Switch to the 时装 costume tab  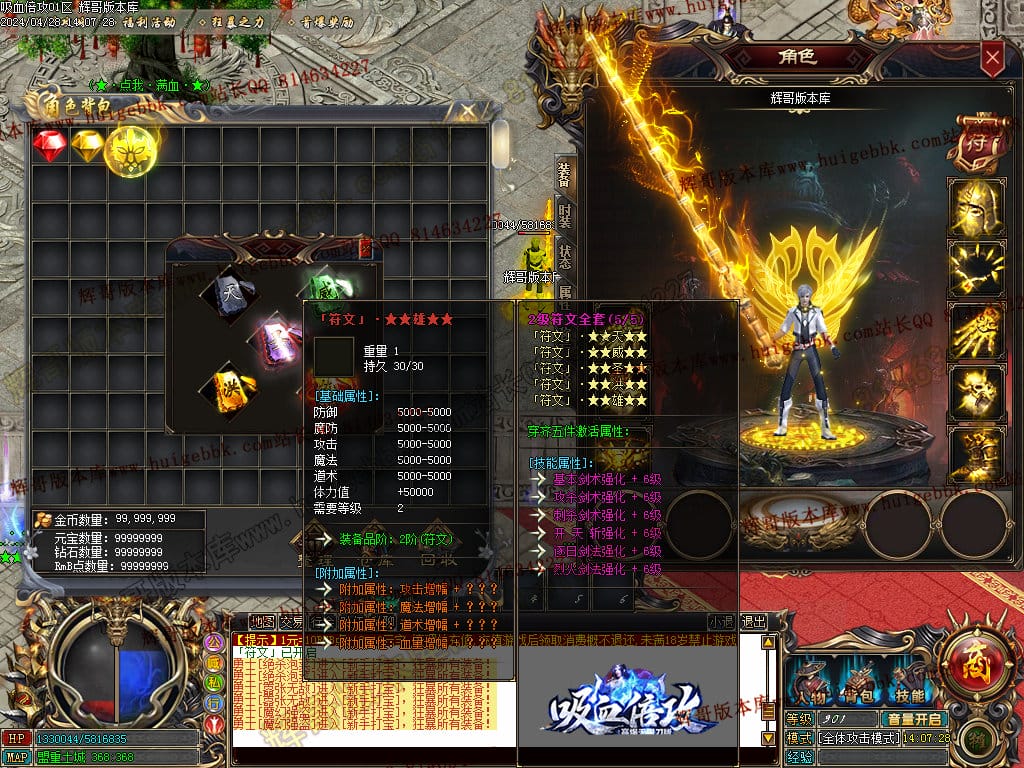coord(565,214)
